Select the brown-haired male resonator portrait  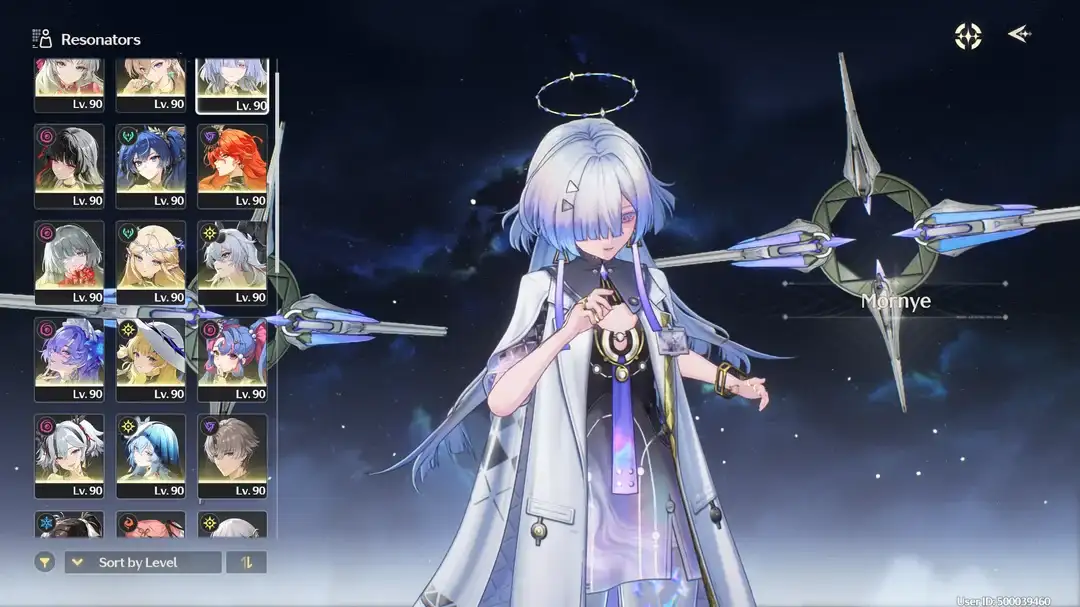point(232,455)
